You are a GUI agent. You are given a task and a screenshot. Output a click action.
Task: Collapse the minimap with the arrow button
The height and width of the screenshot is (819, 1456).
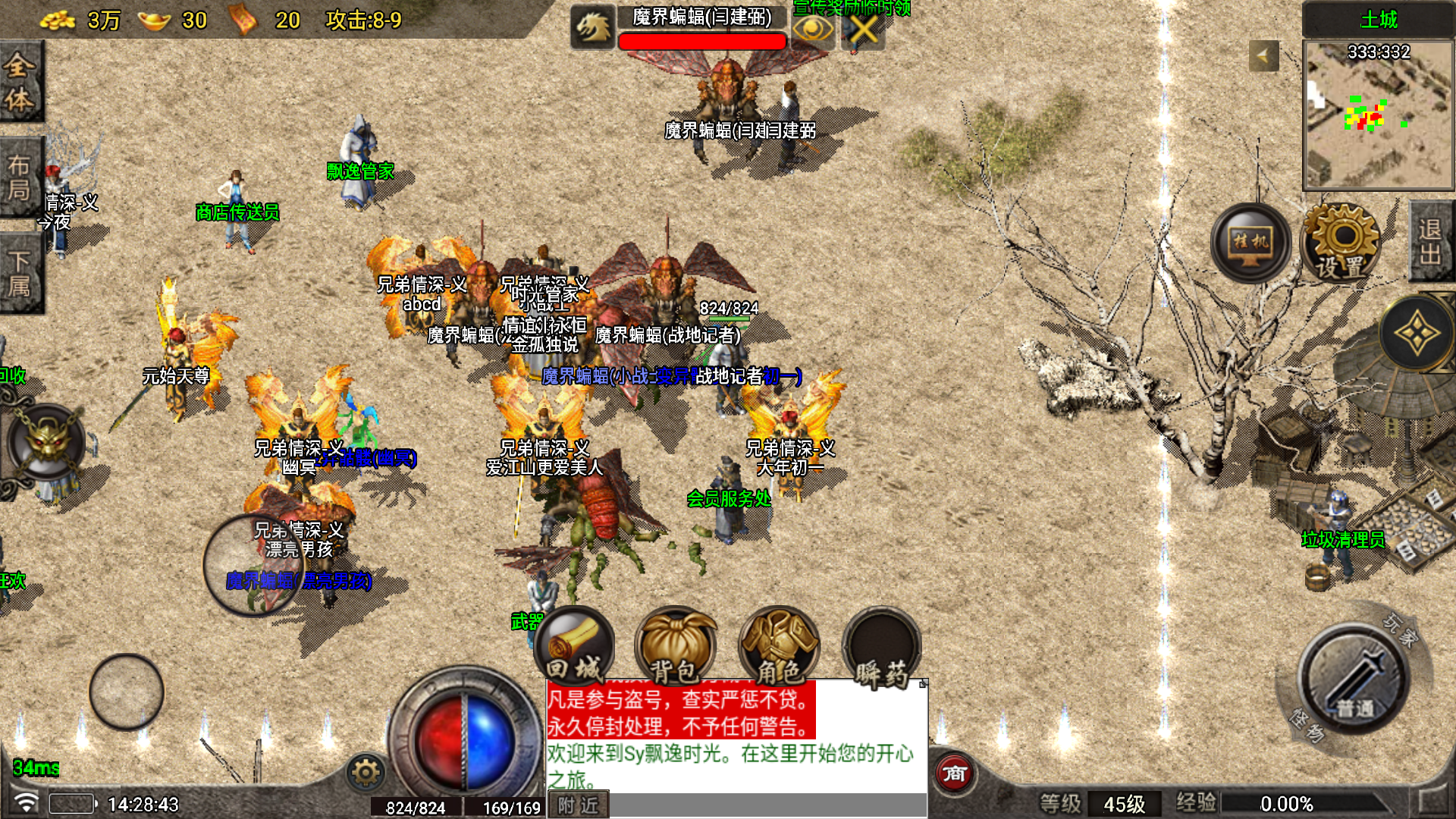coord(1263,55)
